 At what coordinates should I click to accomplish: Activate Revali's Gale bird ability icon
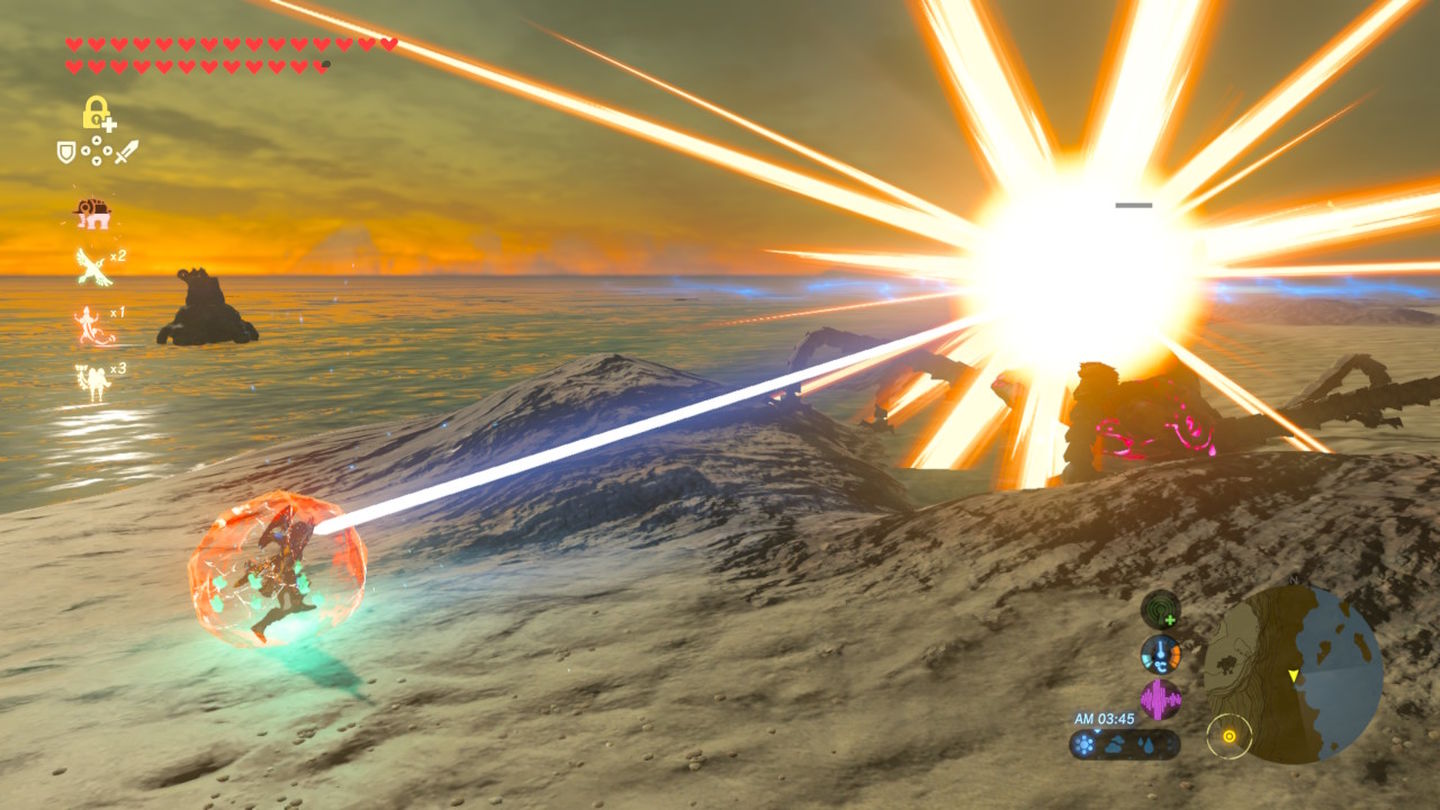click(x=93, y=266)
